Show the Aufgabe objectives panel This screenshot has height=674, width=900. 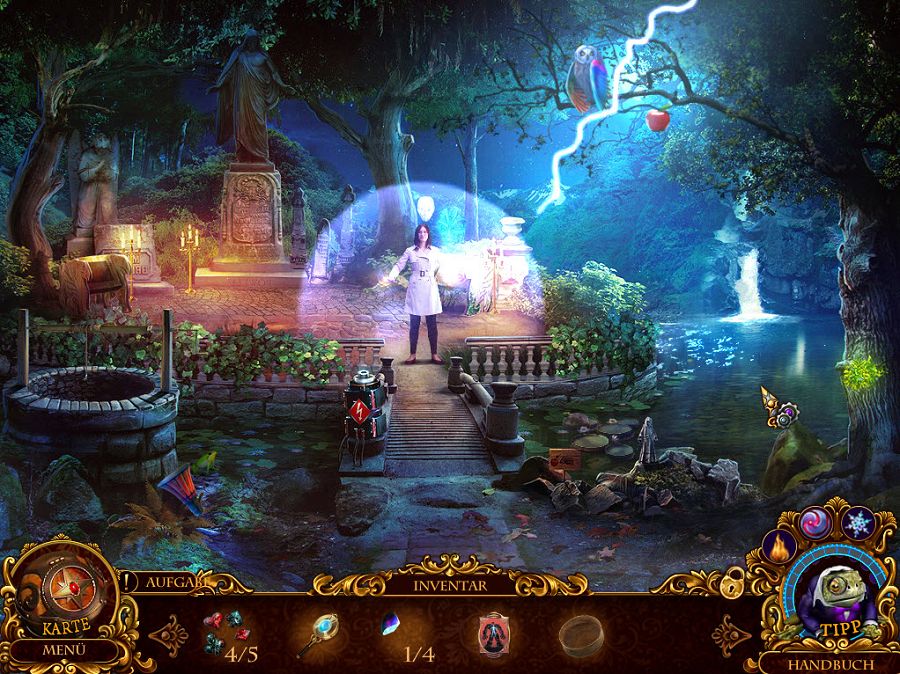172,581
